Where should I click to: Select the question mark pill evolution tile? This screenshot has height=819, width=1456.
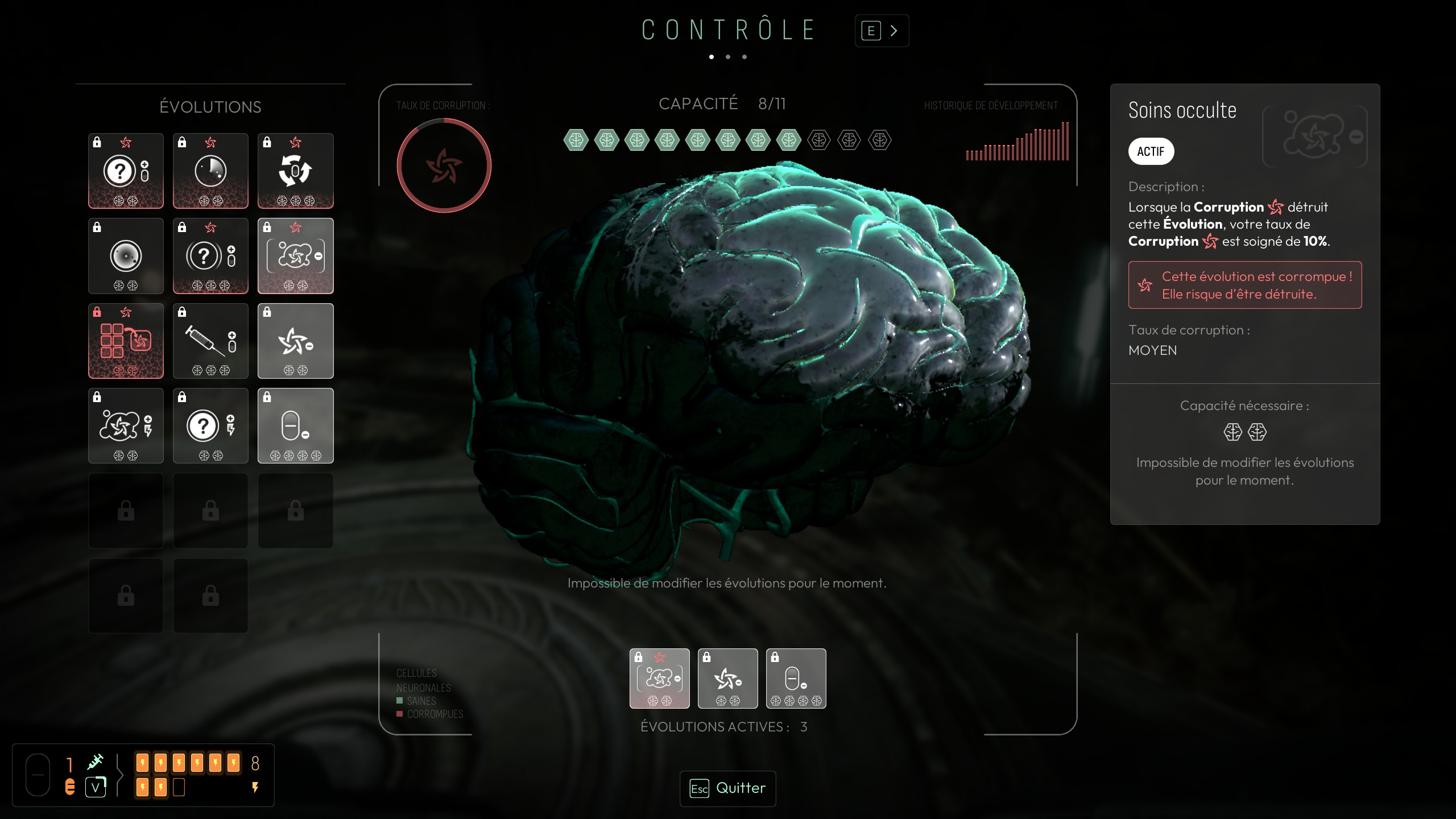[x=126, y=171]
